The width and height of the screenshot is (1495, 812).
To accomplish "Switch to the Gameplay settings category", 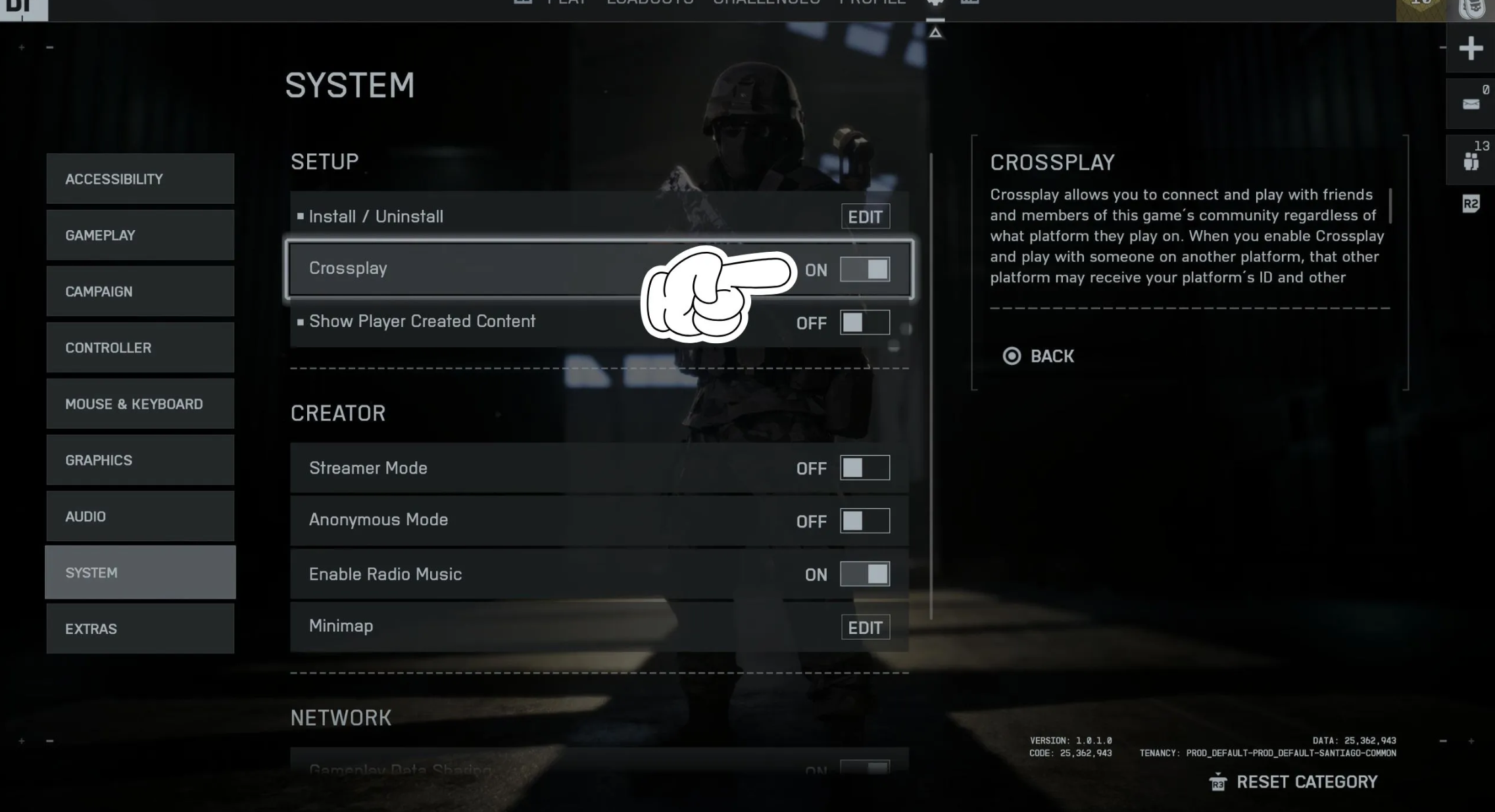I will tap(140, 235).
